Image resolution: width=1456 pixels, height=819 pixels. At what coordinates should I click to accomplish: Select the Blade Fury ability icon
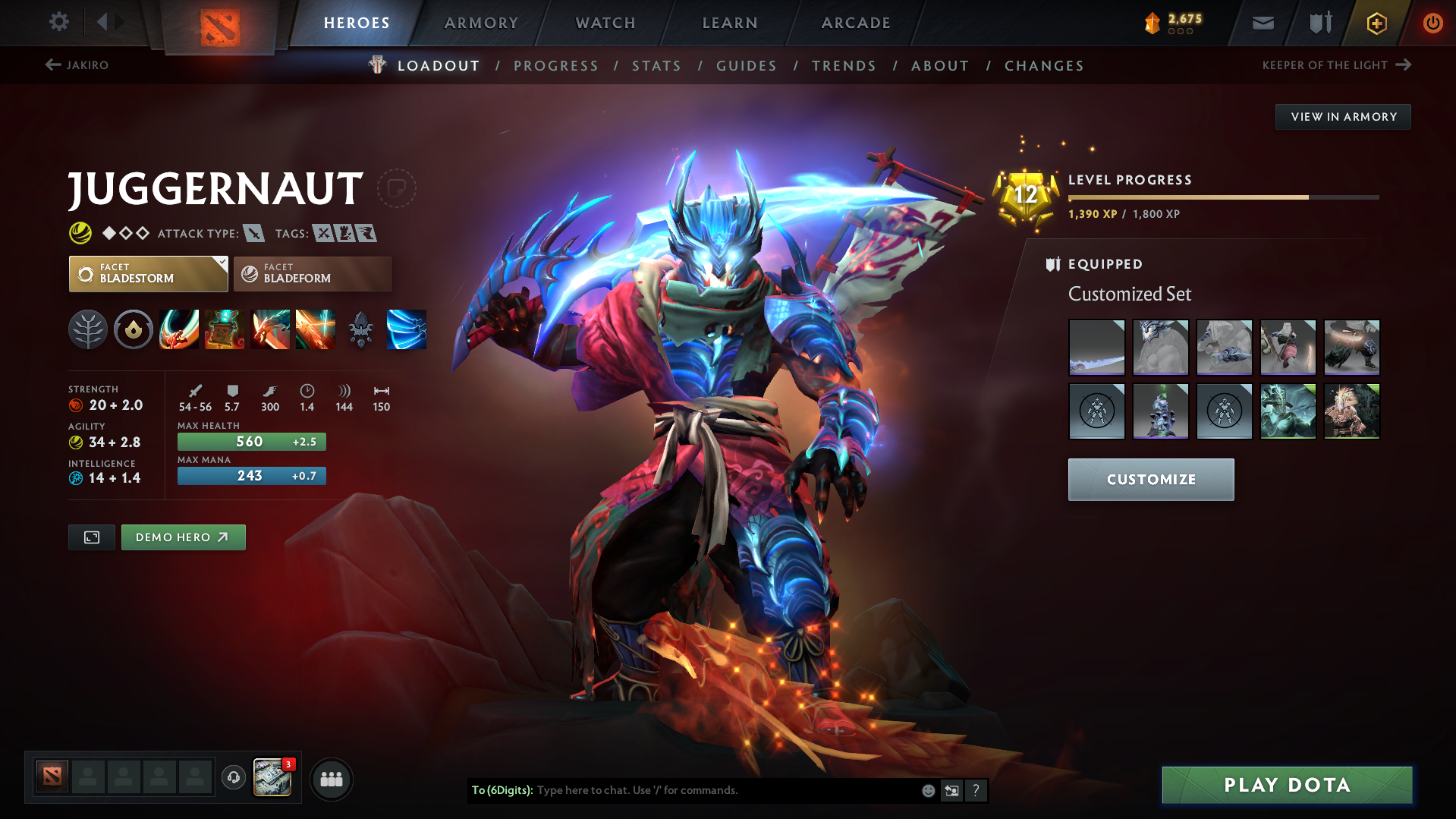pos(179,329)
